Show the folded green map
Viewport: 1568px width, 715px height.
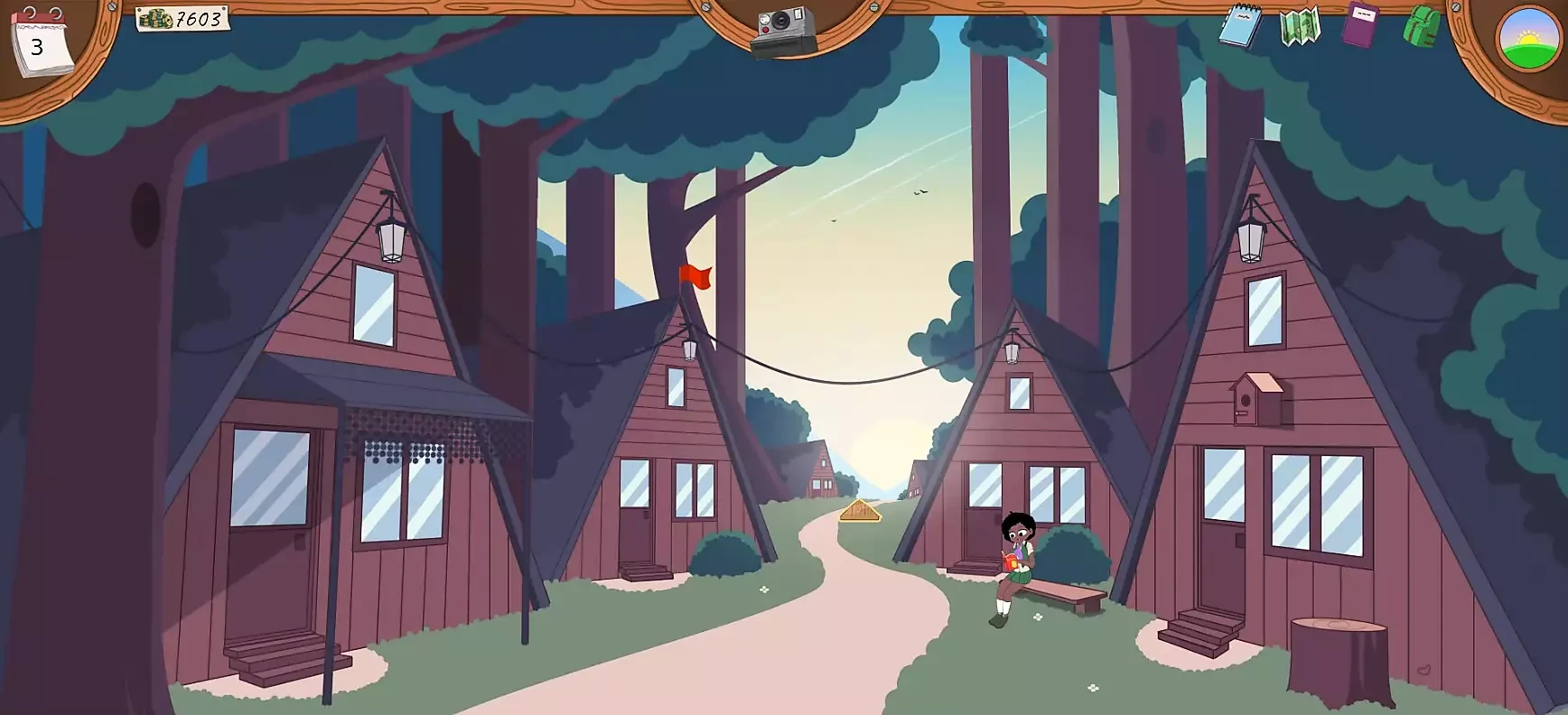[x=1300, y=26]
